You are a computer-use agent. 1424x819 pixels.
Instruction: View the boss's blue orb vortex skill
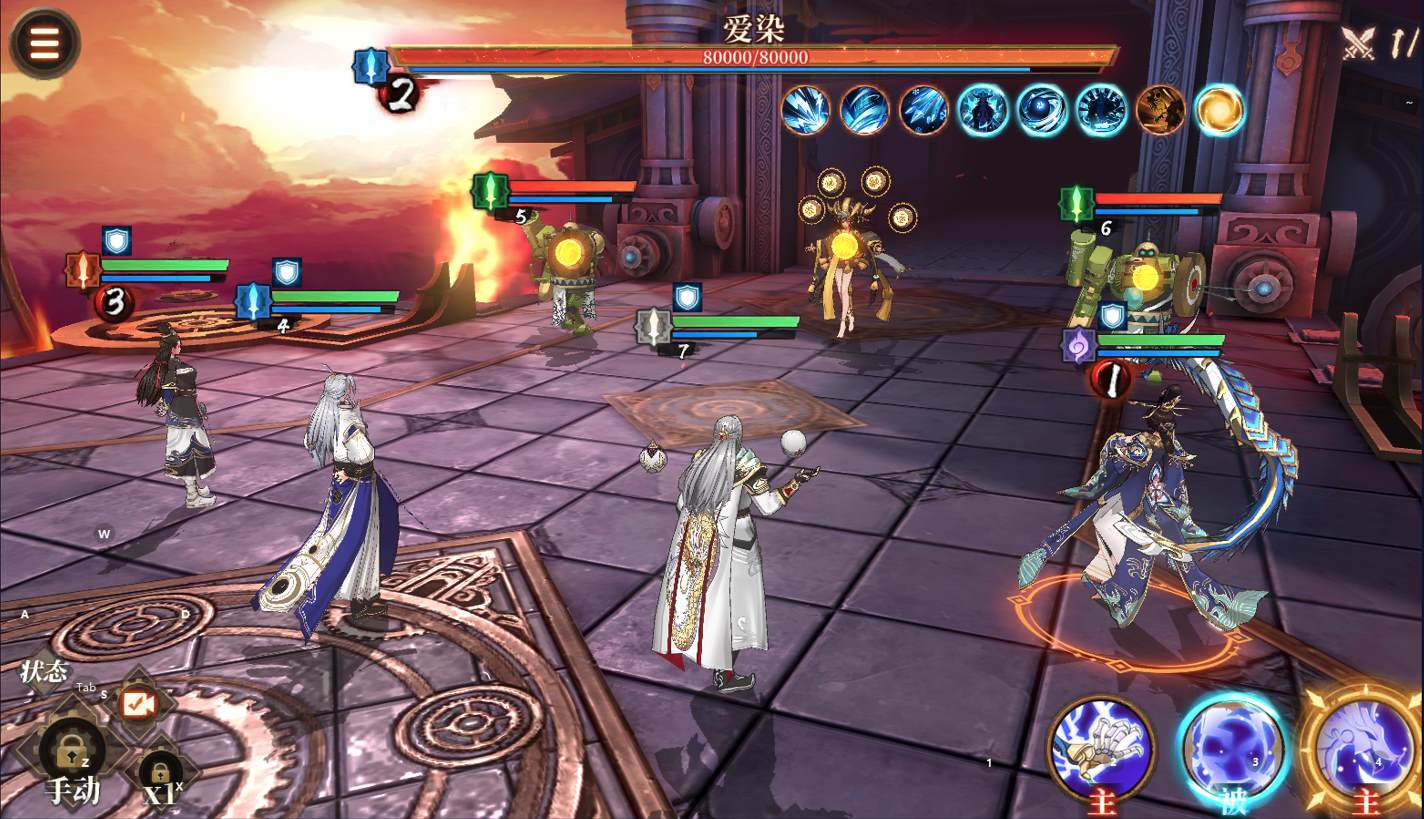pos(1042,110)
